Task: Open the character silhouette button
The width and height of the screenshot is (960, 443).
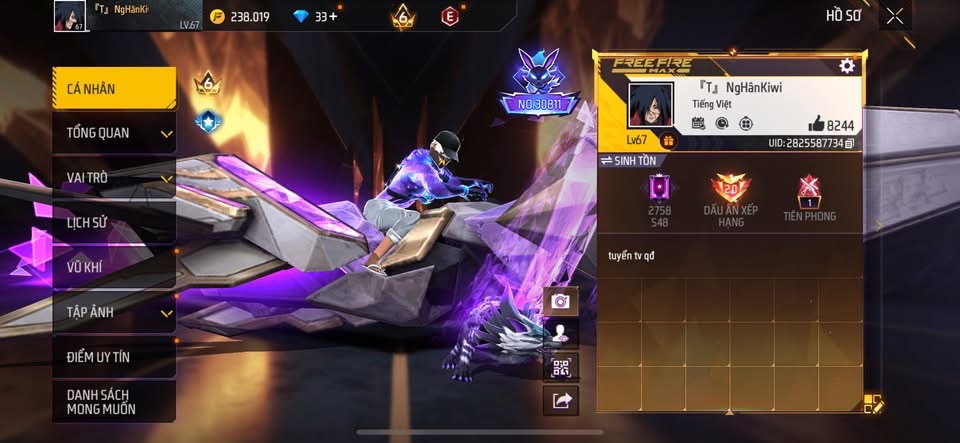Action: [x=560, y=334]
